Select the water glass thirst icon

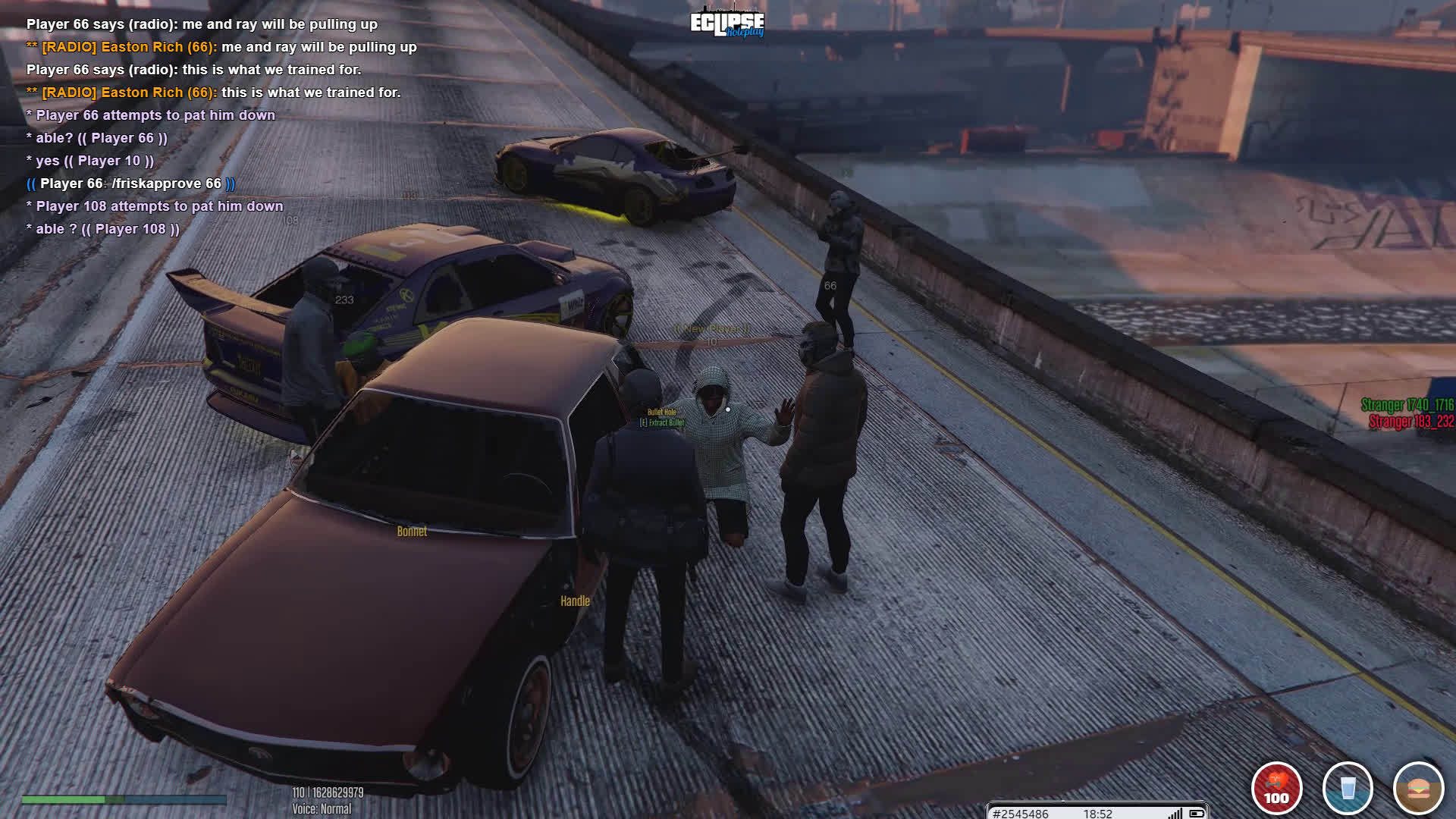coord(1348,789)
